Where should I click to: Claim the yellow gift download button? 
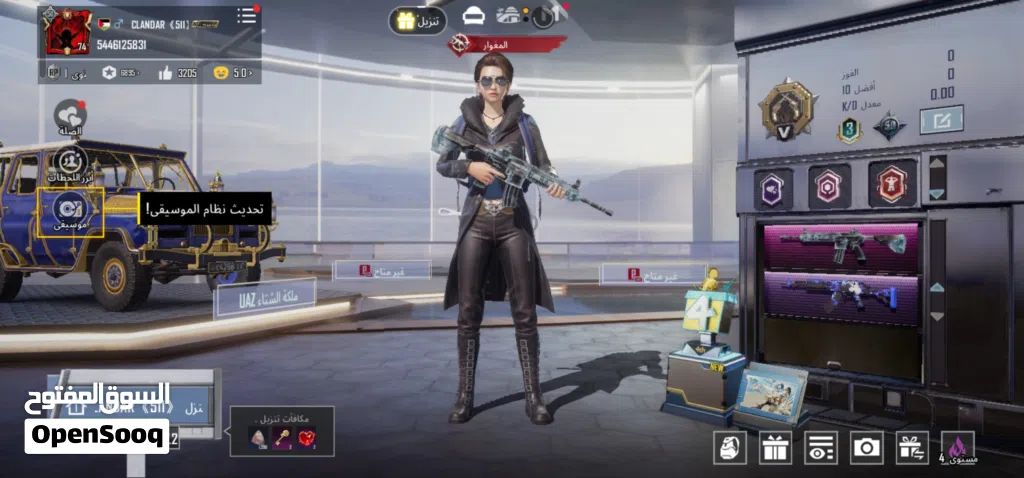click(x=417, y=20)
